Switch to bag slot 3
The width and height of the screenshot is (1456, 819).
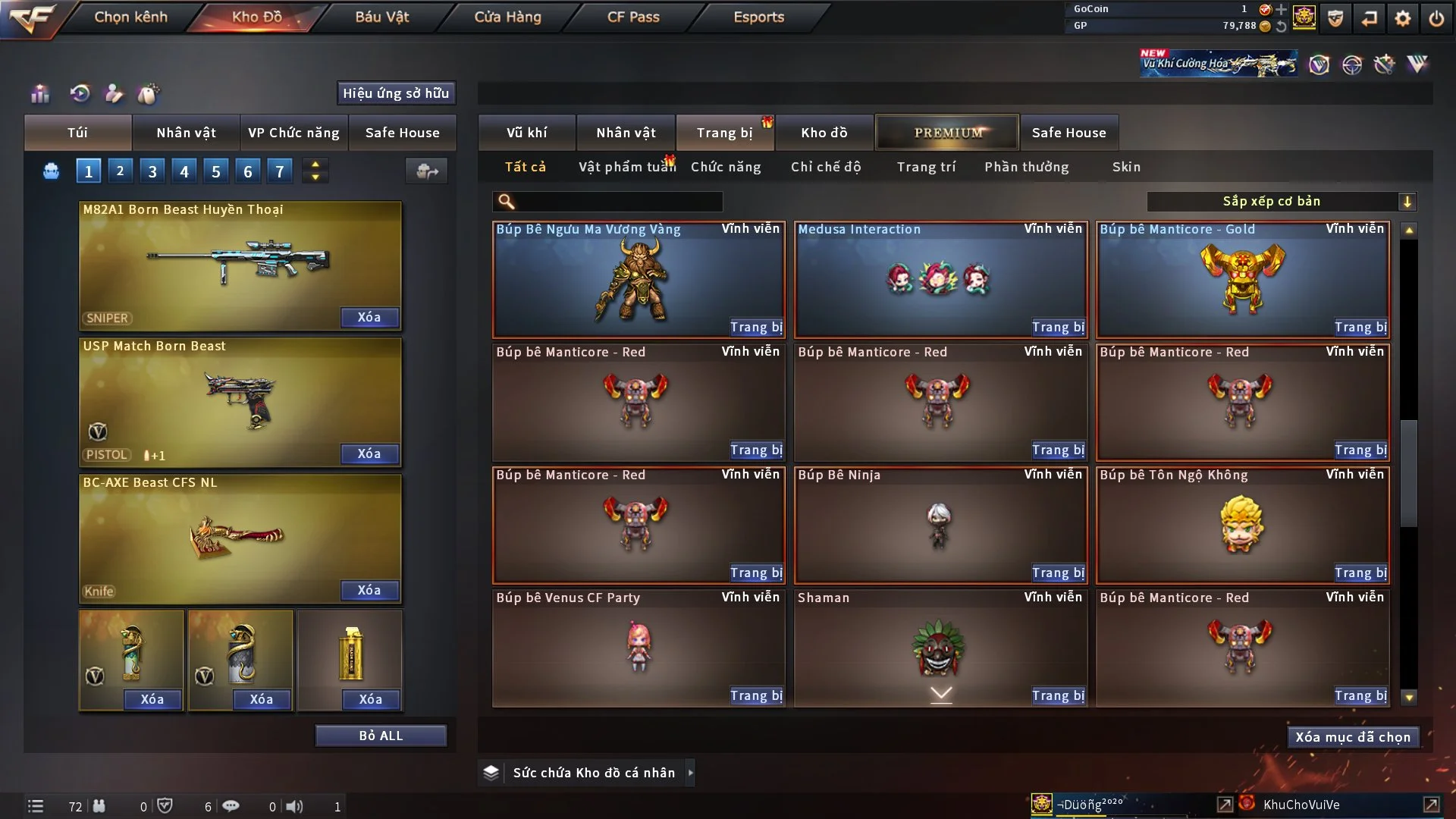click(x=152, y=171)
